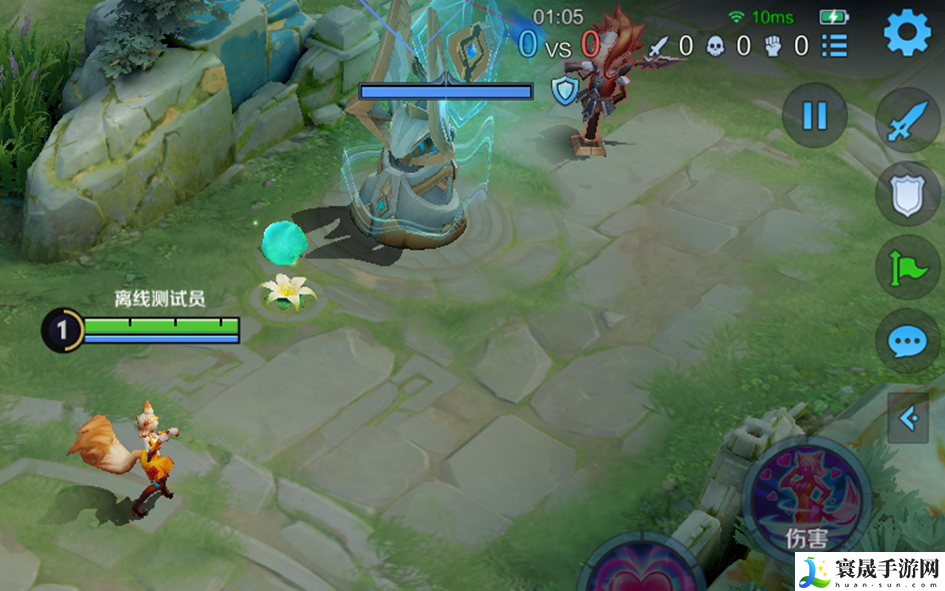Screen dimensions: 945x591
Task: Tap the green flag gather signal
Action: pyautogui.click(x=907, y=267)
